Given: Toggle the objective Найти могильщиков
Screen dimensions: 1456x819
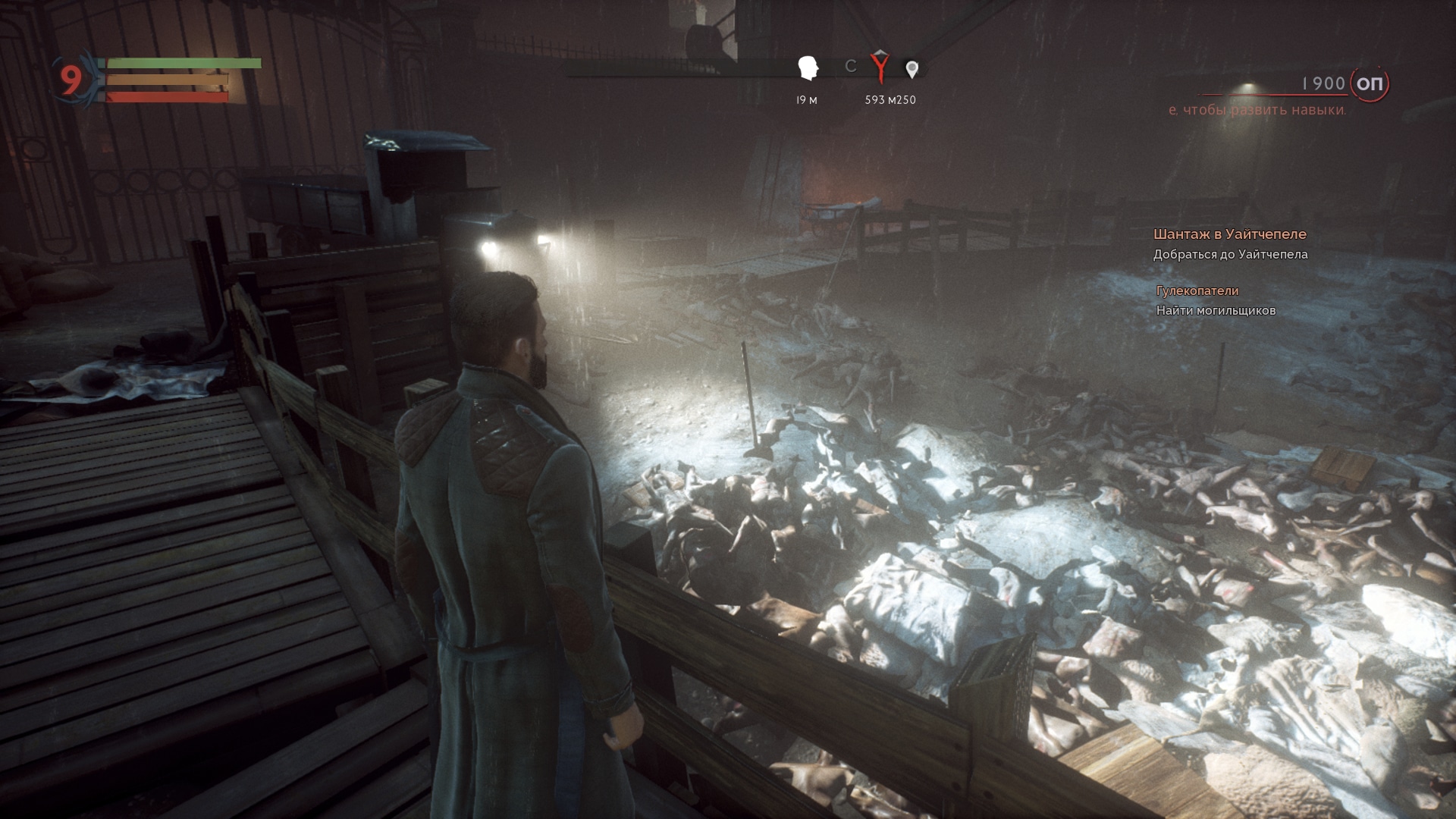Looking at the screenshot, I should coord(1215,309).
